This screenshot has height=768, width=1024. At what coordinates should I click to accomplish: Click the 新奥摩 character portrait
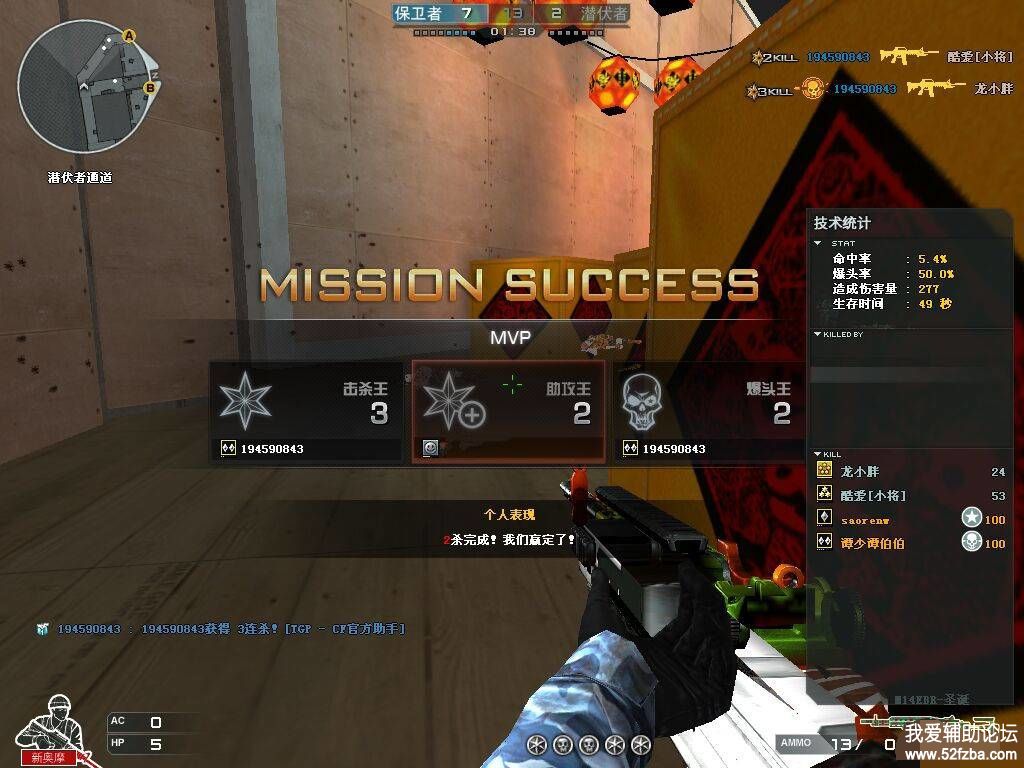pyautogui.click(x=50, y=728)
